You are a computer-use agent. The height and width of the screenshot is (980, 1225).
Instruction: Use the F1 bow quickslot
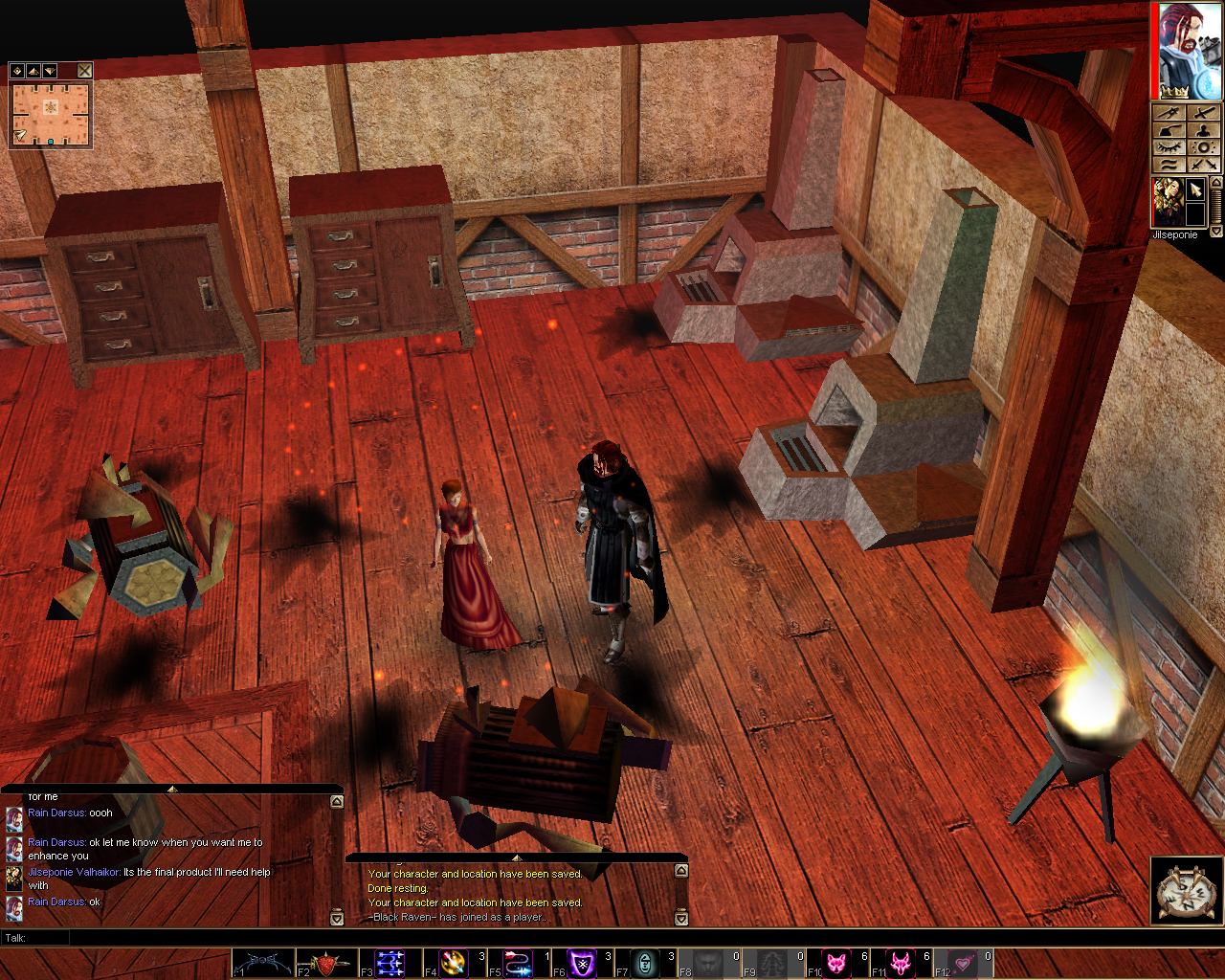263,963
